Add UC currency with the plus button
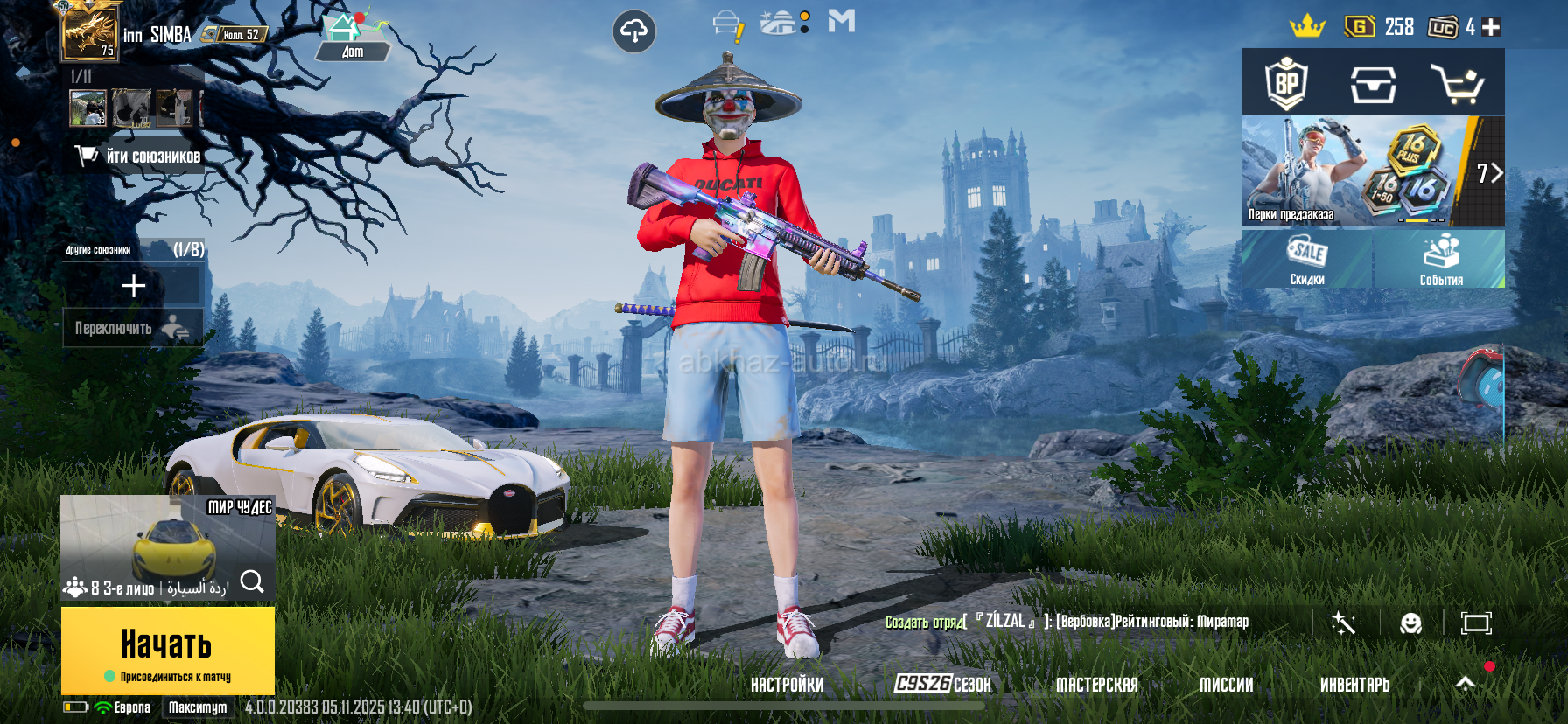The height and width of the screenshot is (724, 1568). coord(1491,27)
